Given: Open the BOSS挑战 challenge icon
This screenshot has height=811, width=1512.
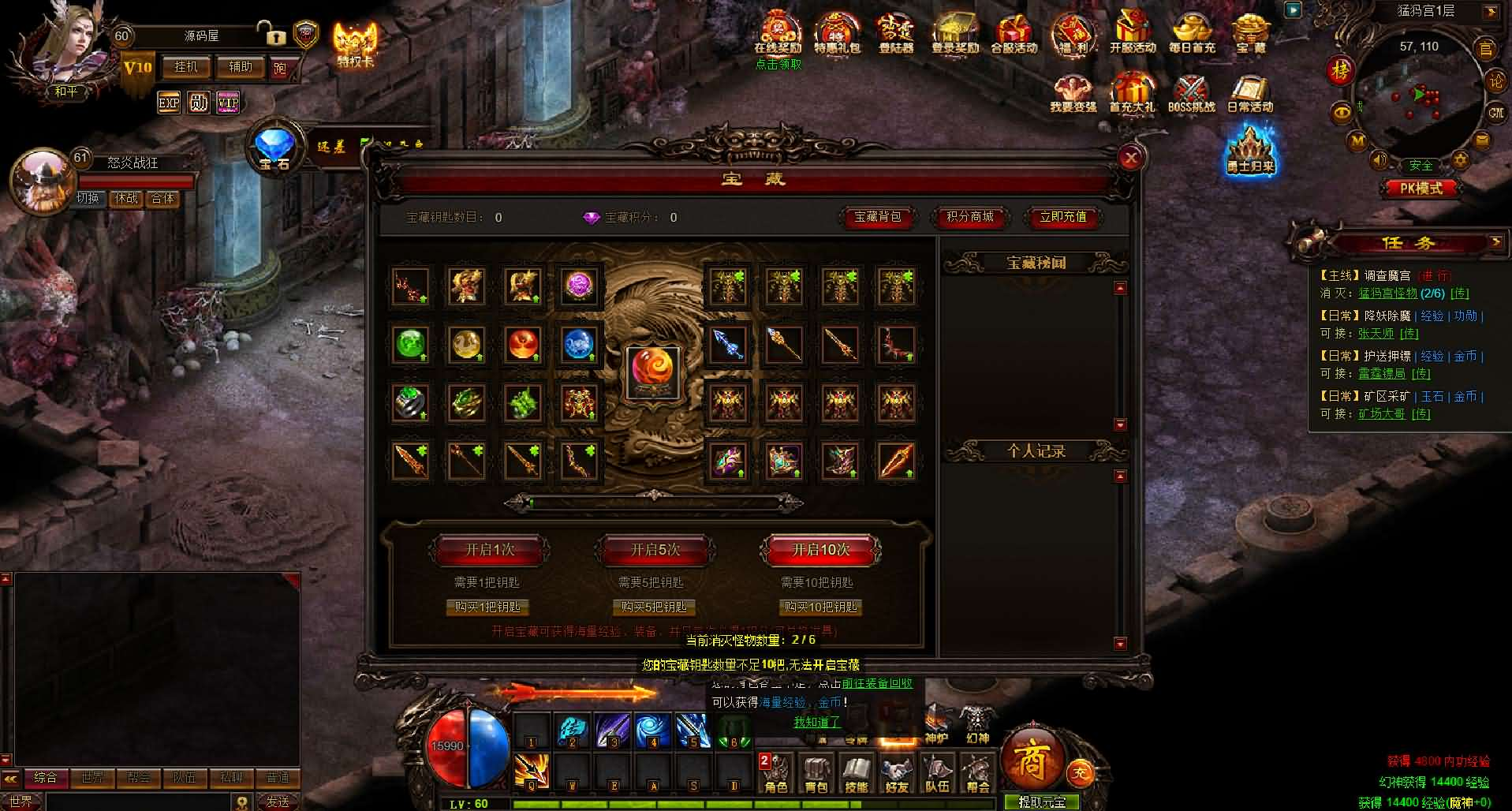Looking at the screenshot, I should pyautogui.click(x=1191, y=95).
